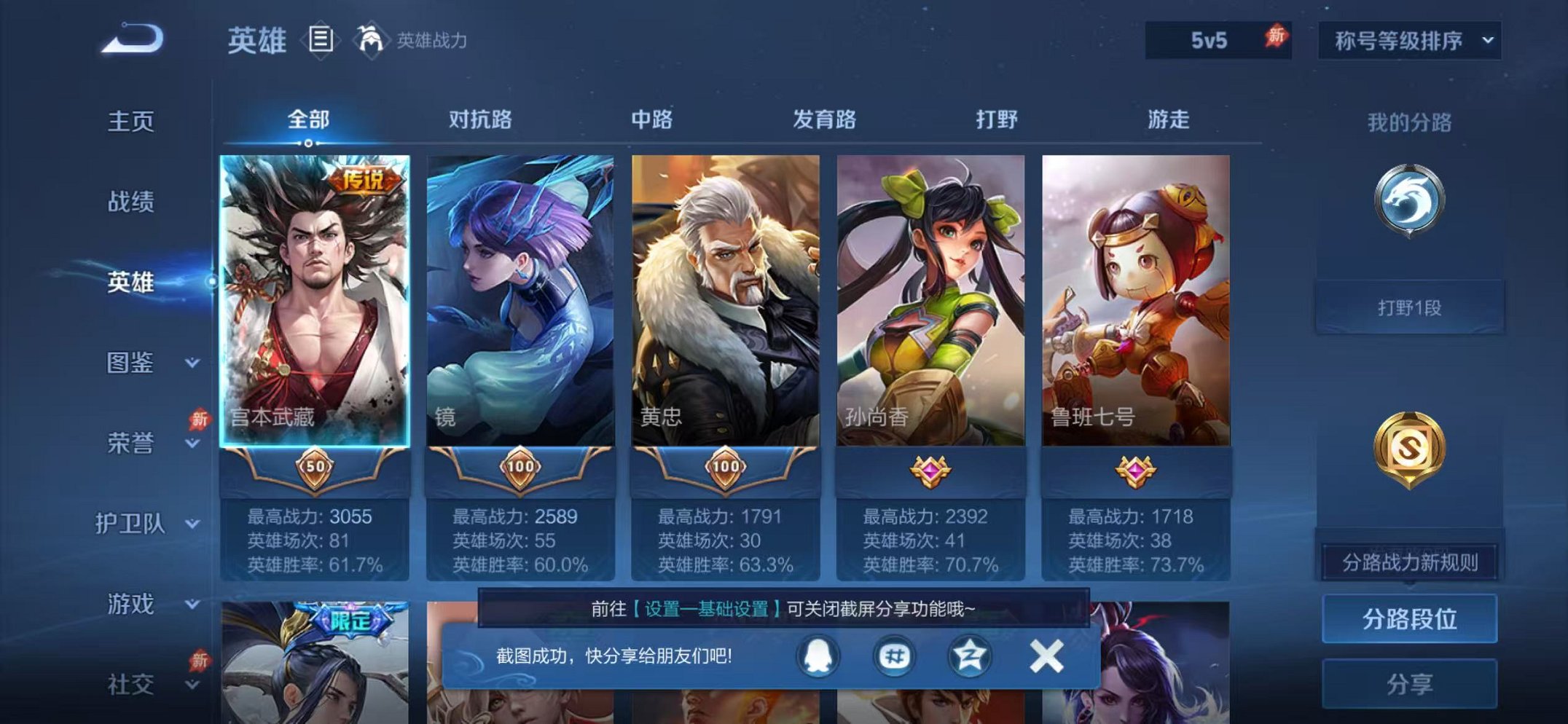
Task: Switch to the 发育路 lane tab
Action: 823,120
